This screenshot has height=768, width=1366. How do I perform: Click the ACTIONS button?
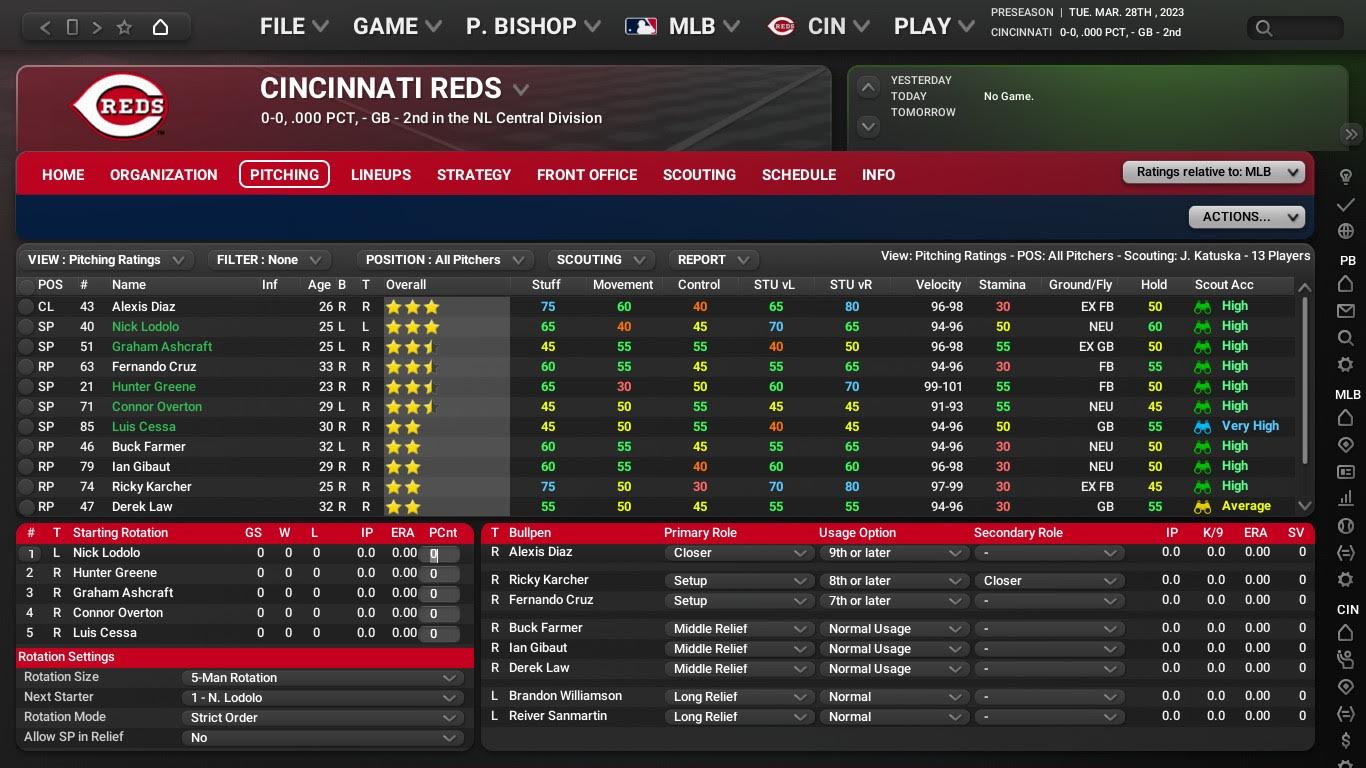coord(1246,217)
